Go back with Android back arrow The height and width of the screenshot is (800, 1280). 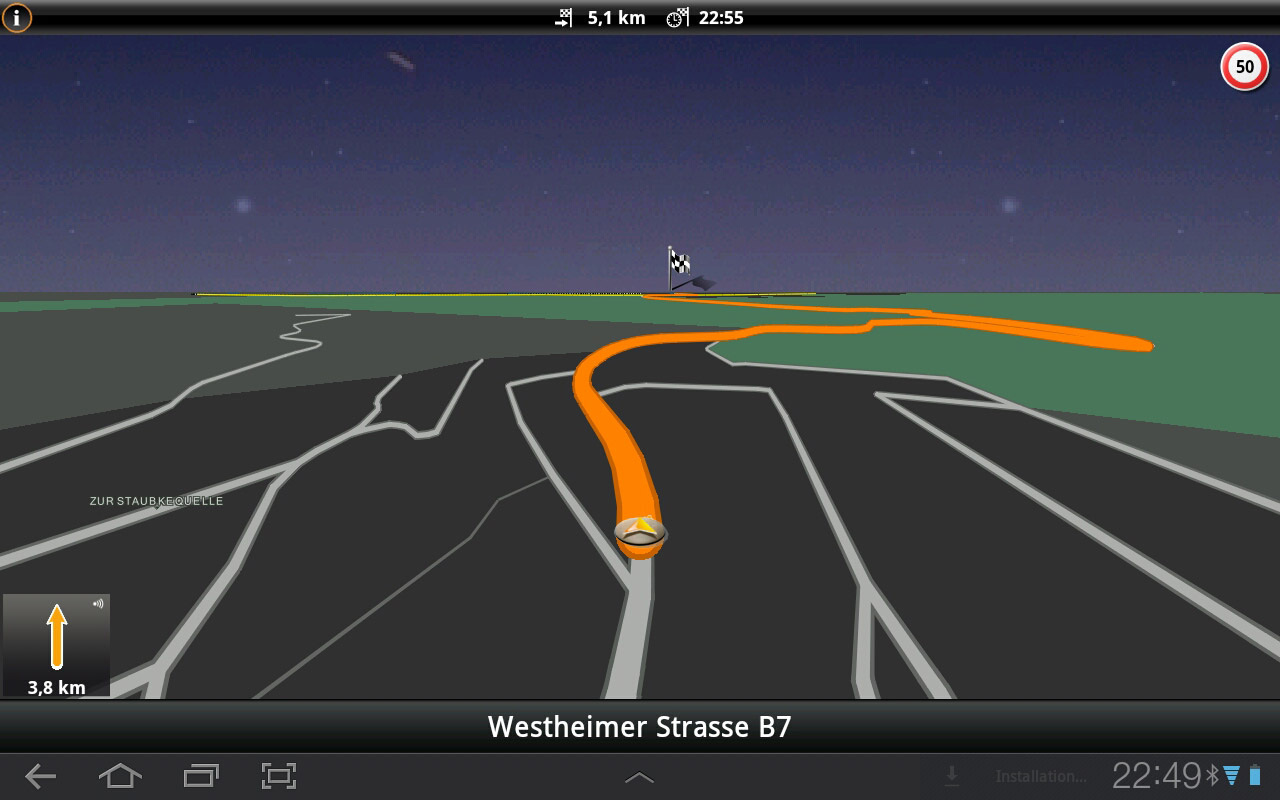pyautogui.click(x=40, y=776)
